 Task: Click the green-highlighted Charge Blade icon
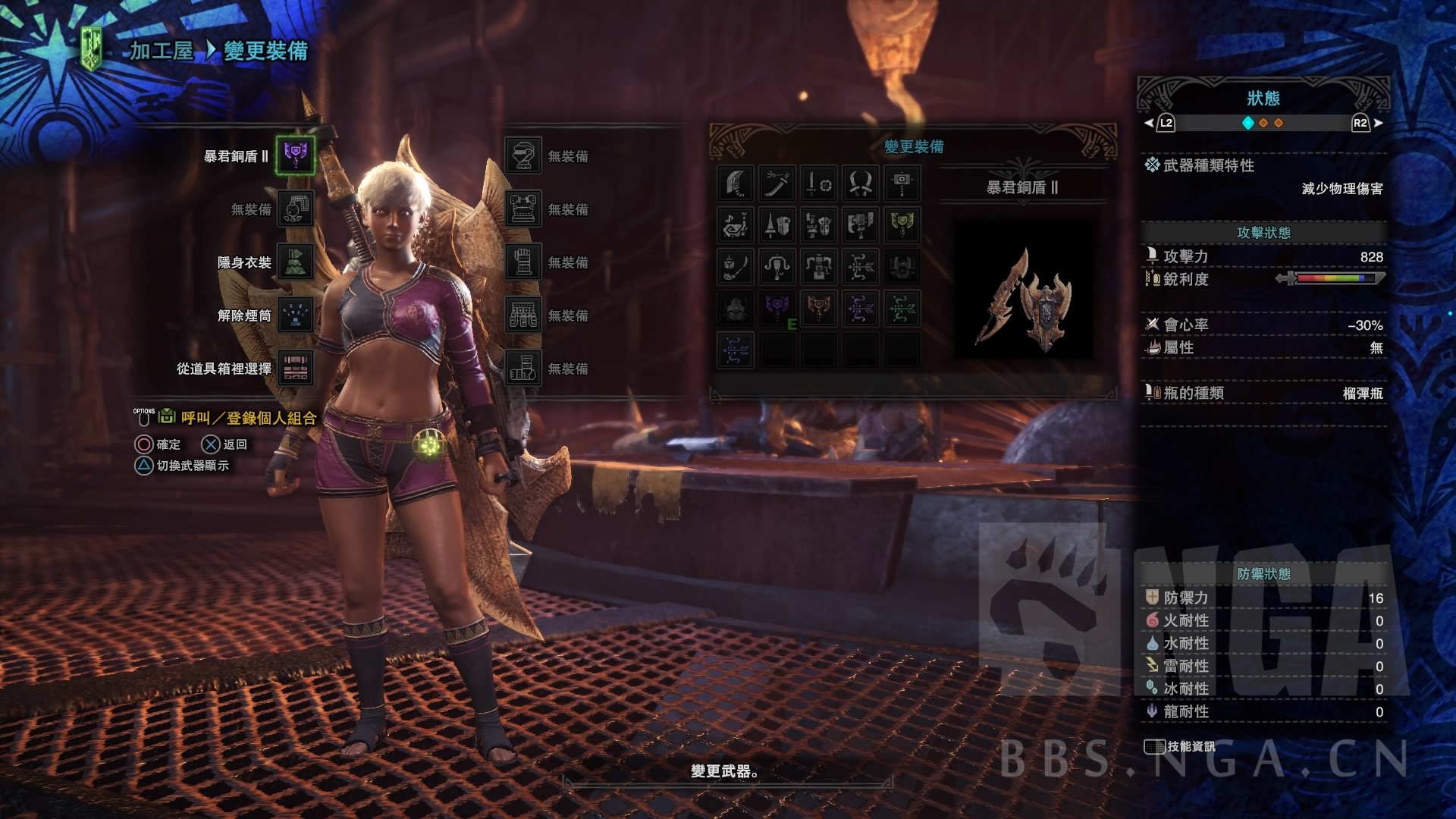click(902, 224)
